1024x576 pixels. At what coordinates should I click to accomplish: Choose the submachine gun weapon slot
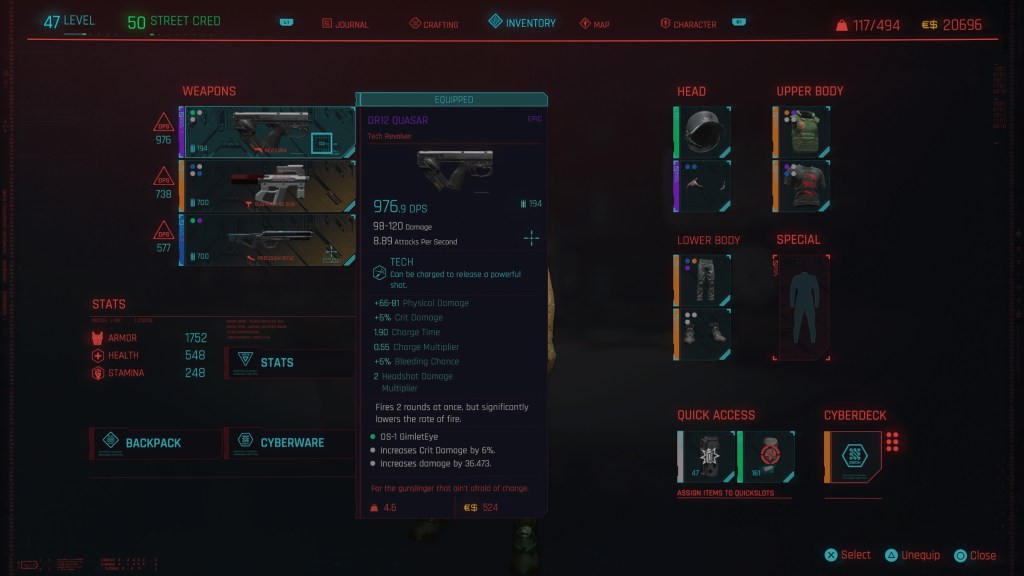[x=267, y=185]
